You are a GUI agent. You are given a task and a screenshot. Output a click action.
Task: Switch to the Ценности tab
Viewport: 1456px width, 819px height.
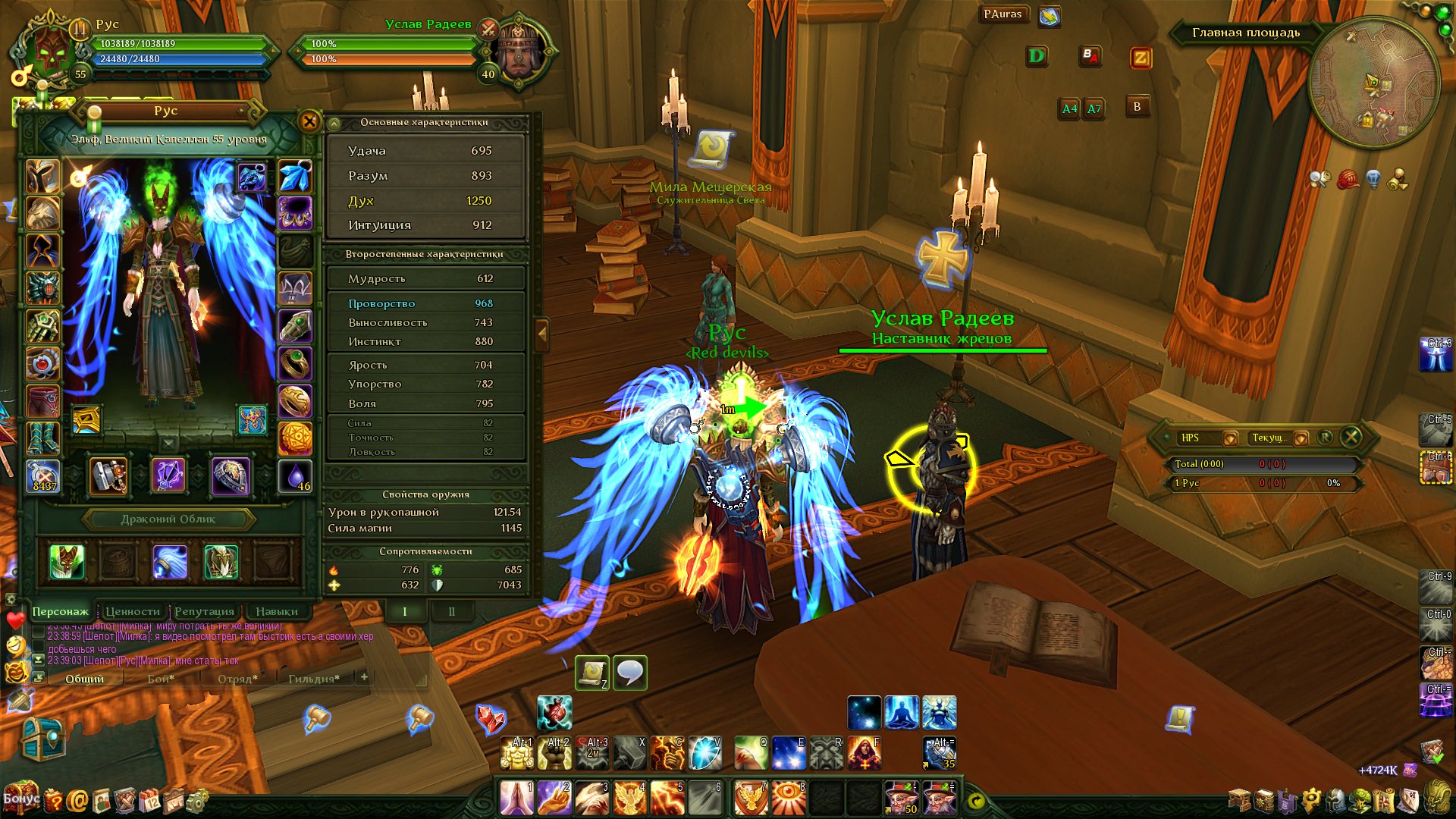(x=133, y=611)
